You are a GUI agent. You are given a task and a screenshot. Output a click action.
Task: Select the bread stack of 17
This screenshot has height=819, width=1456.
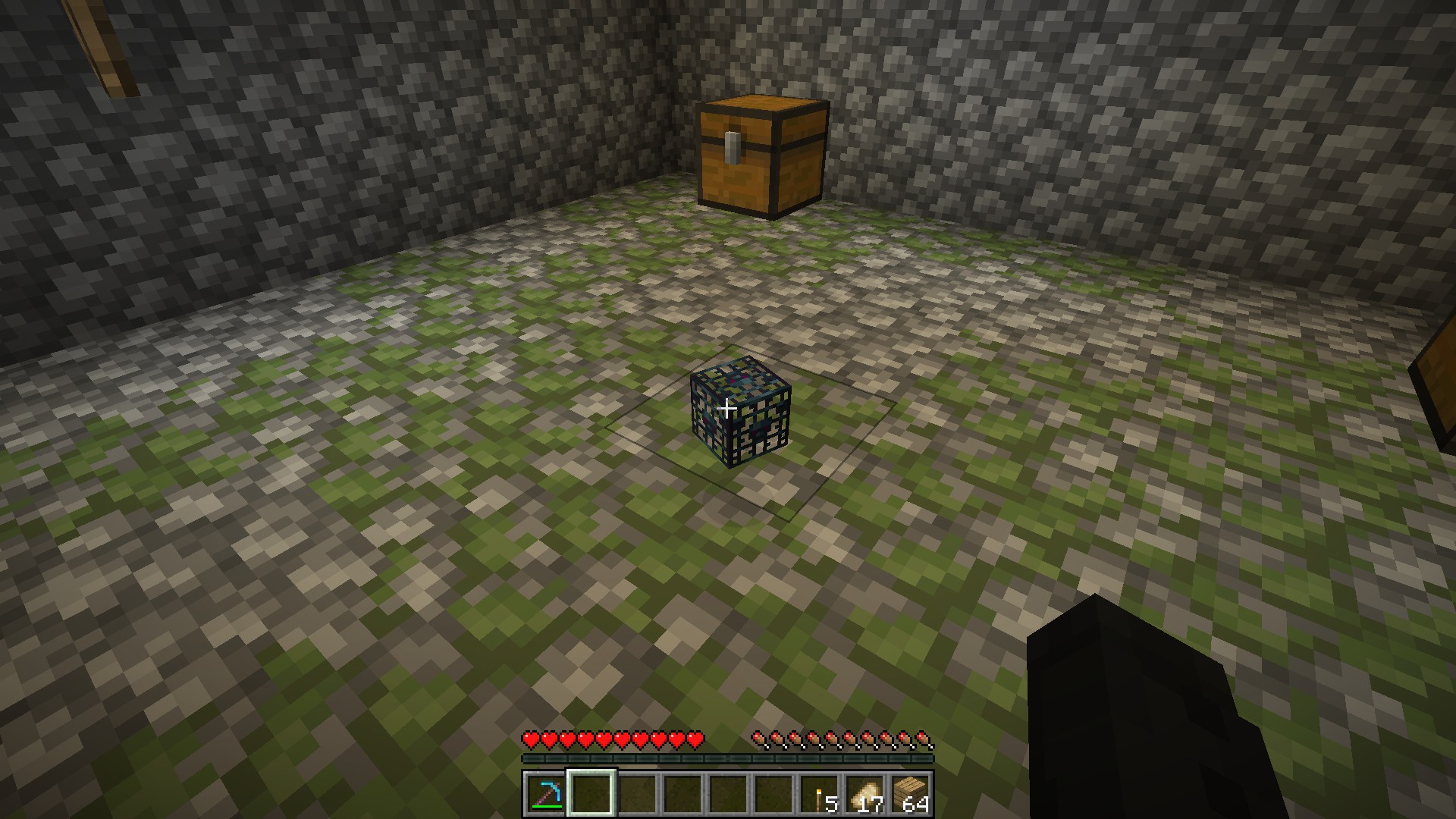point(864,794)
